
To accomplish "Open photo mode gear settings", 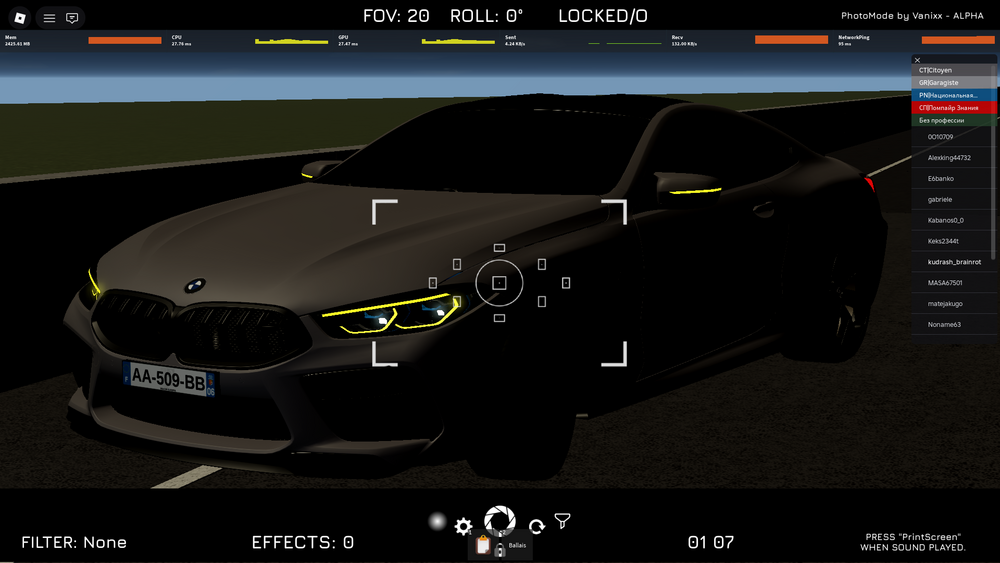I will pos(463,526).
